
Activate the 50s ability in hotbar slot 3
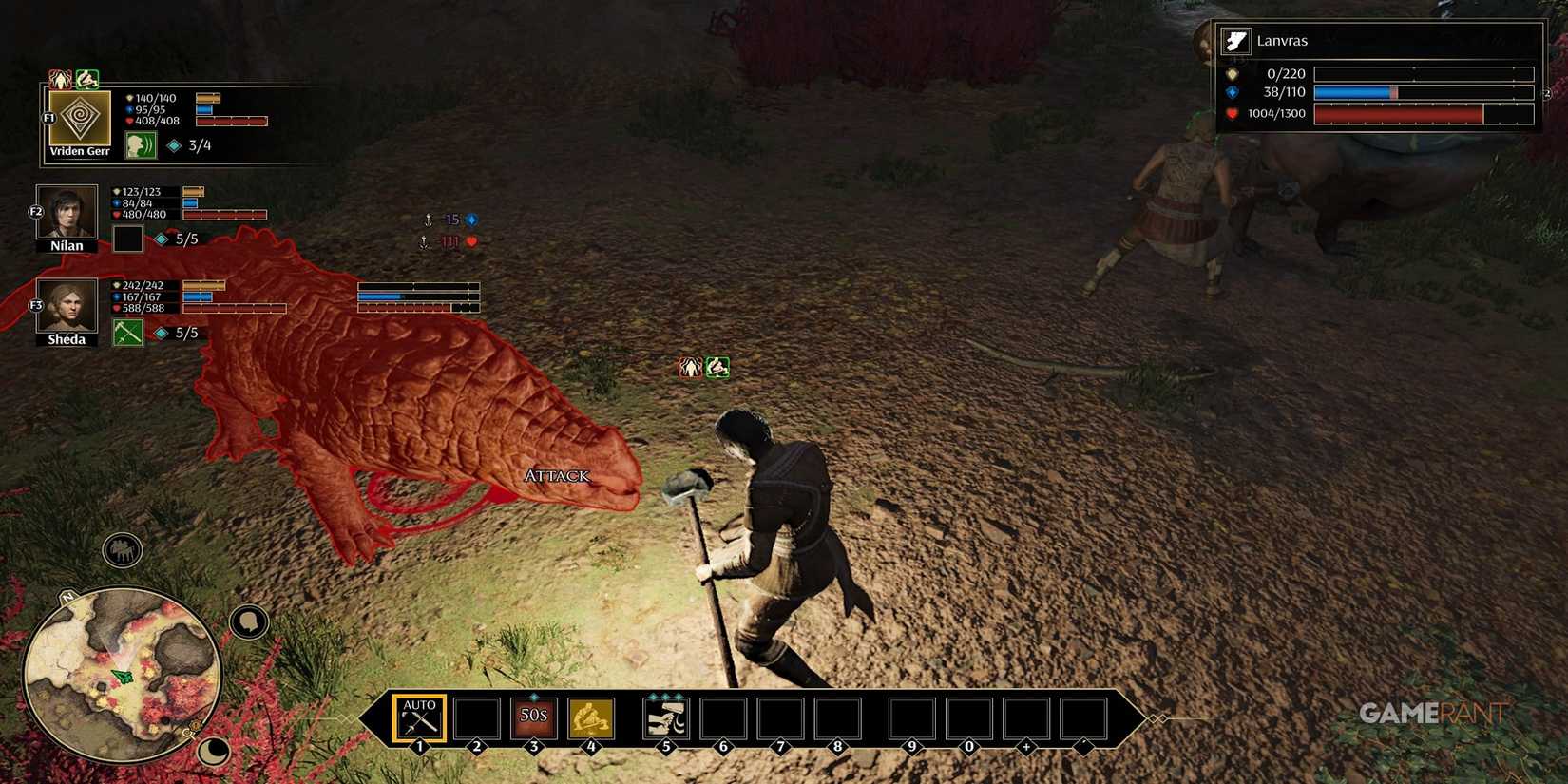tap(532, 718)
